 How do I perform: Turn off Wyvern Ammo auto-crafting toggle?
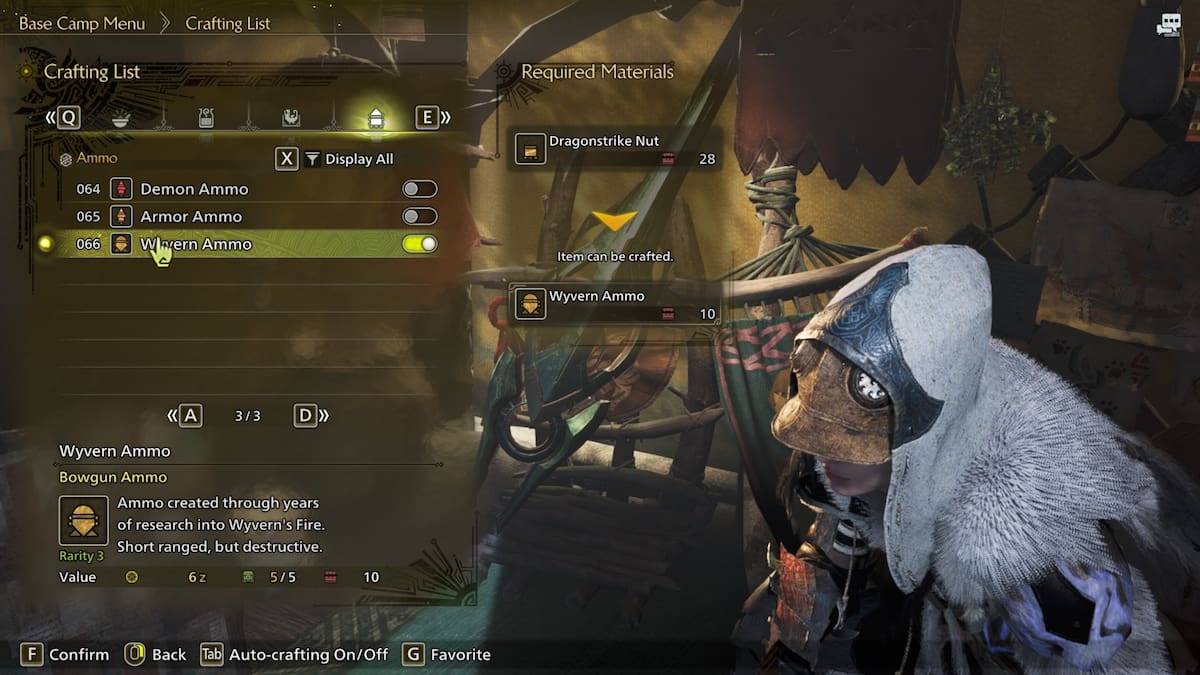(x=419, y=244)
